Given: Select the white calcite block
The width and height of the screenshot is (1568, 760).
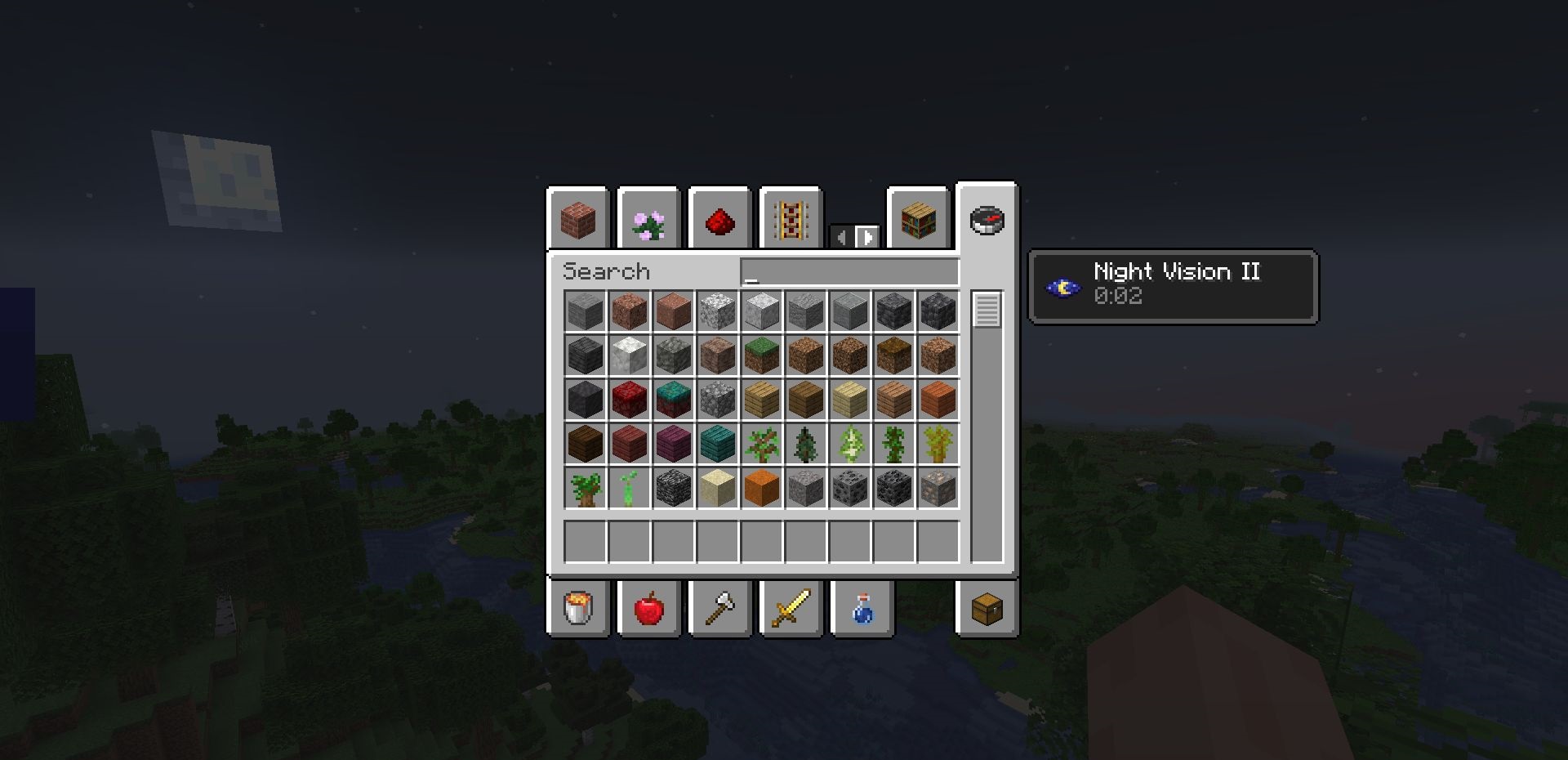Looking at the screenshot, I should click(x=630, y=355).
